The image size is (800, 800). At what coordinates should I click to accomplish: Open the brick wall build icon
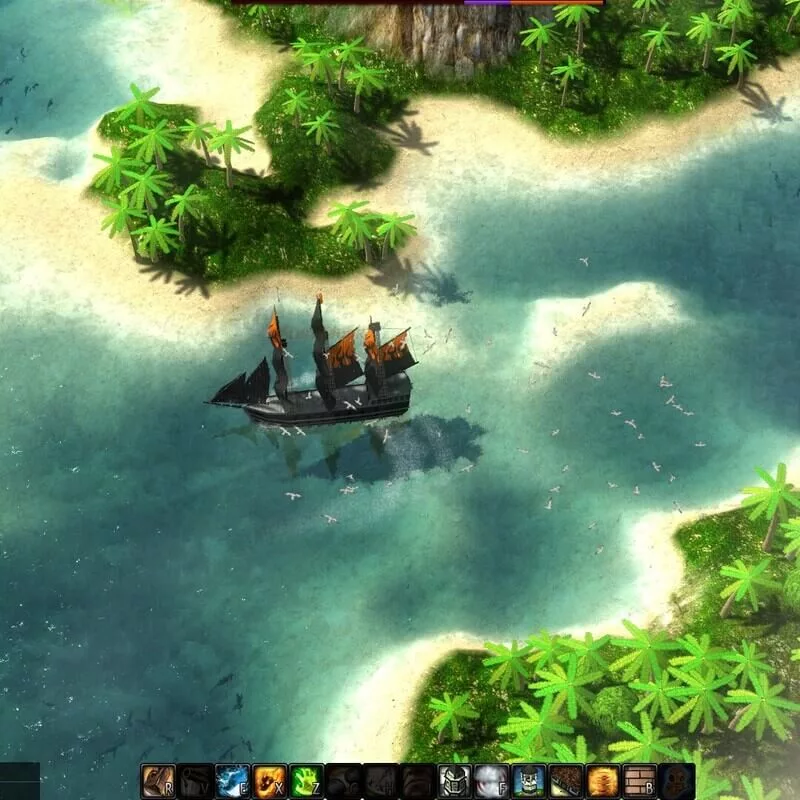639,781
